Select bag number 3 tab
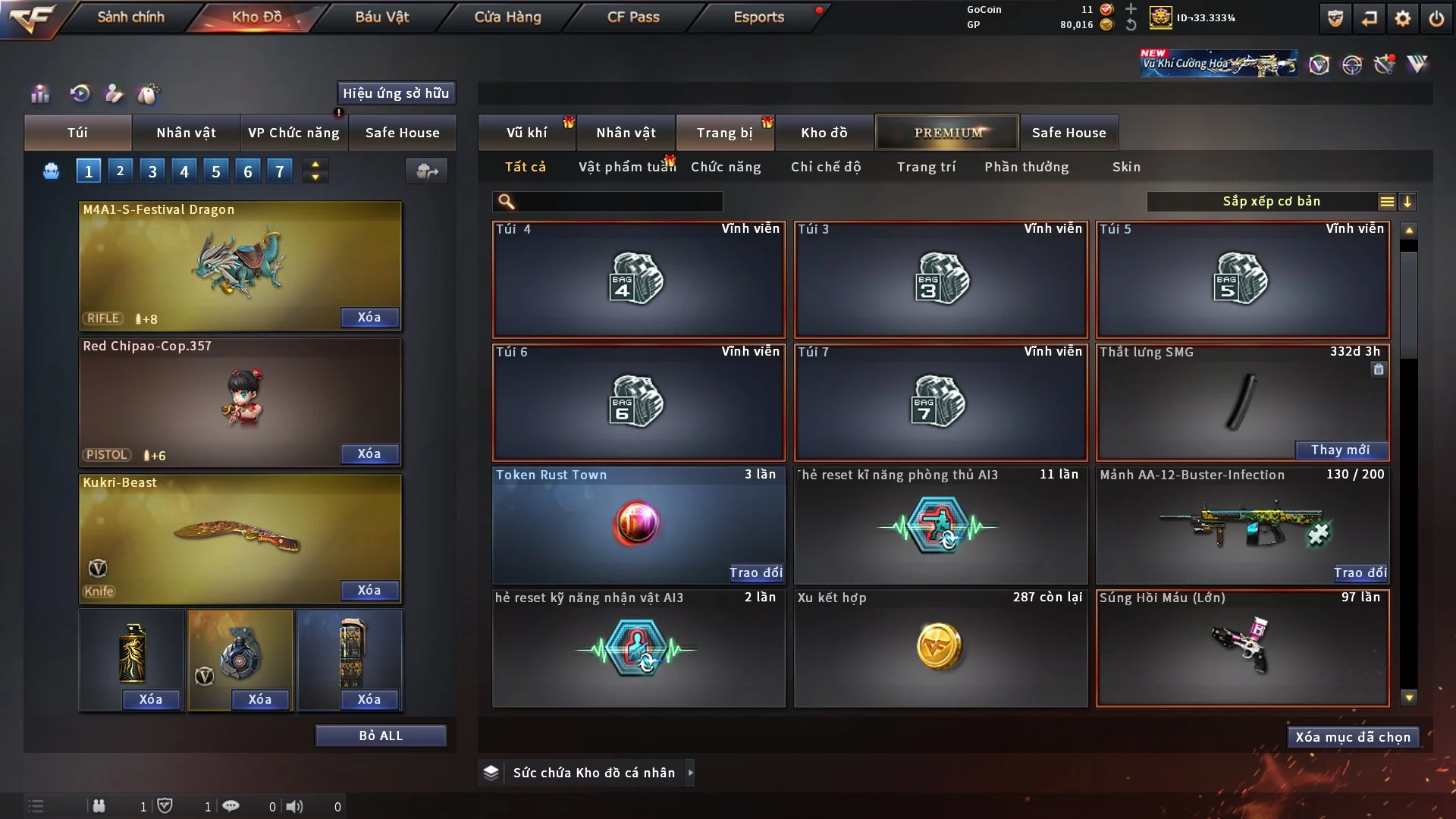The image size is (1456, 819). coord(152,171)
